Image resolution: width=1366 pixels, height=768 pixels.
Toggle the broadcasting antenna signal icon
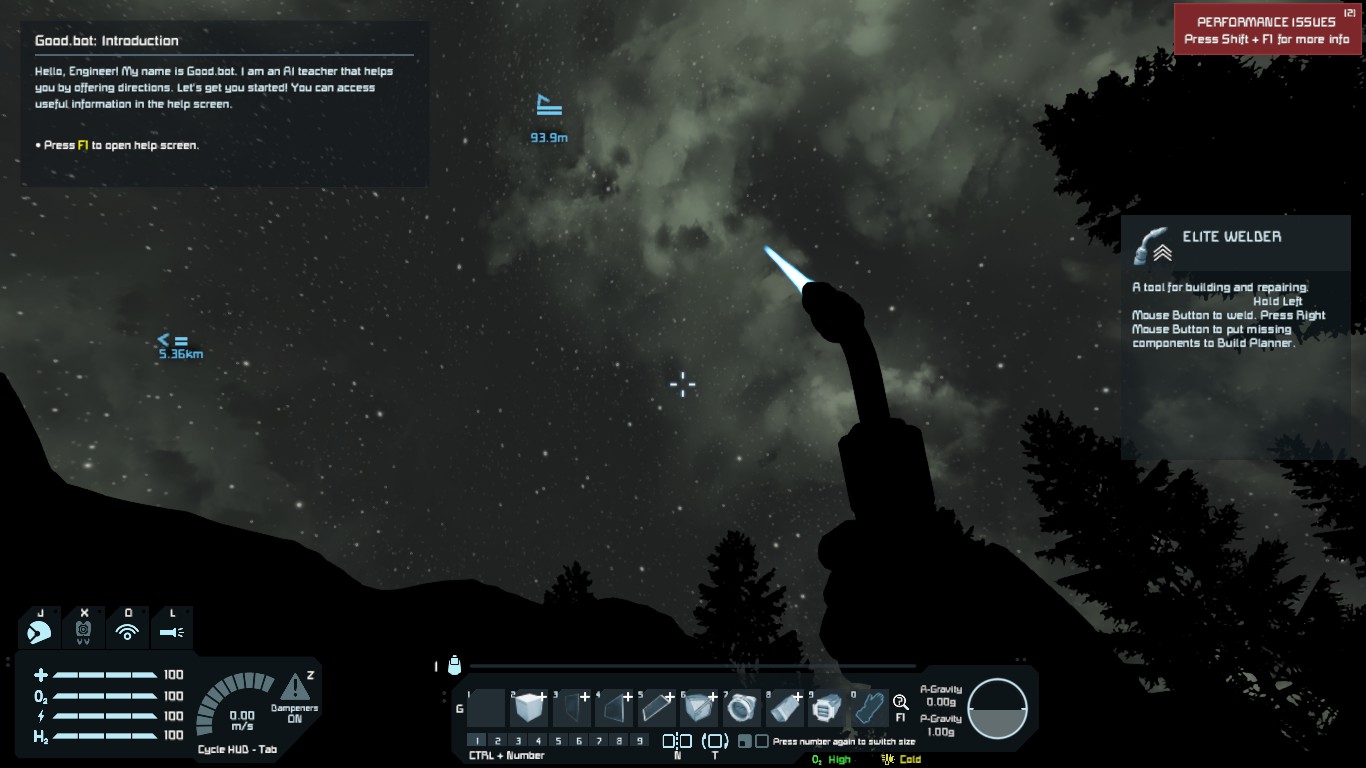[127, 631]
